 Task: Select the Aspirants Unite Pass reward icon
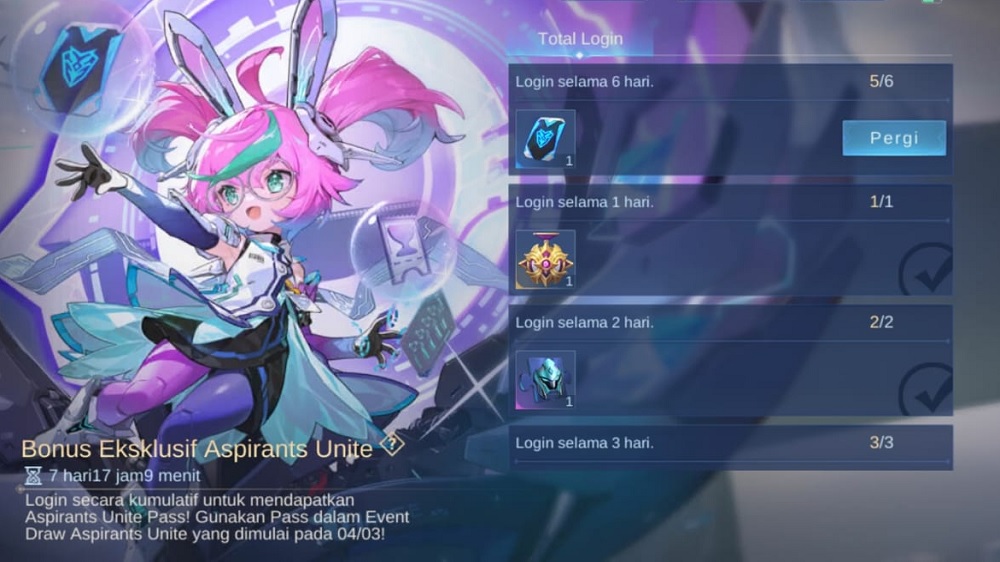pyautogui.click(x=545, y=140)
